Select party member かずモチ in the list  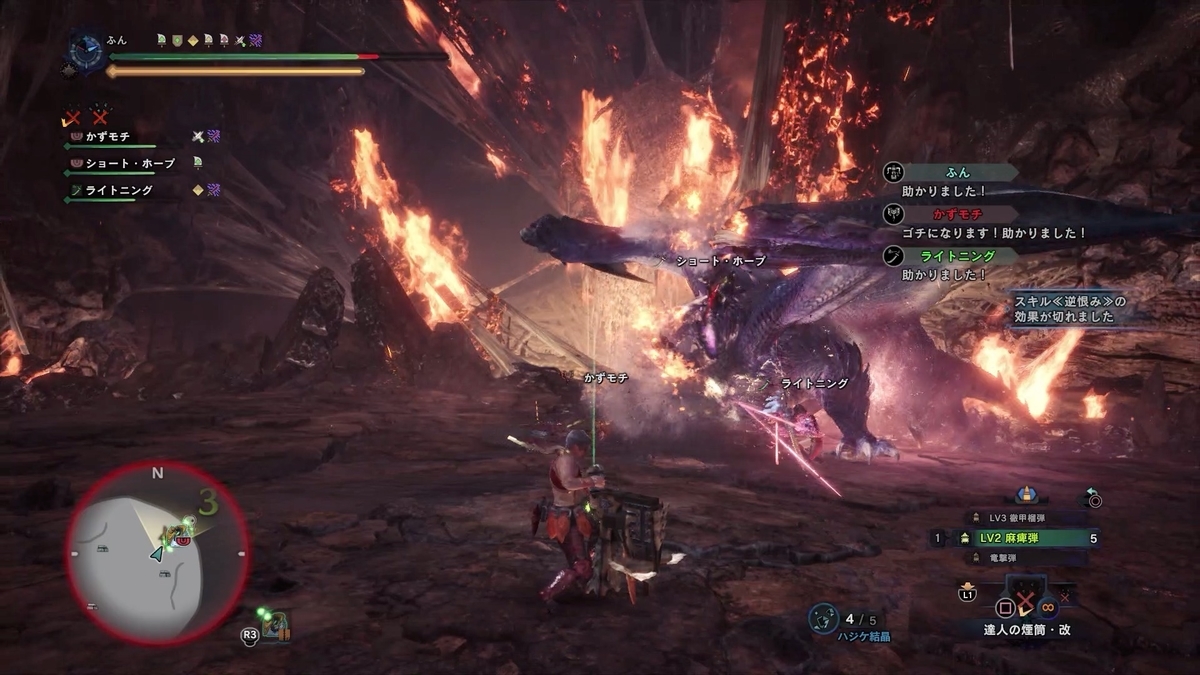[108, 136]
